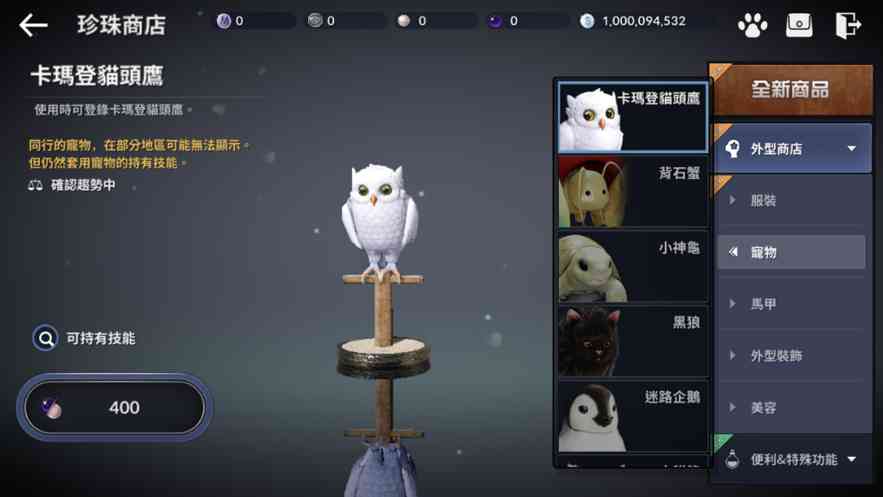Choose the 背石蟹 pet listing

coord(631,191)
